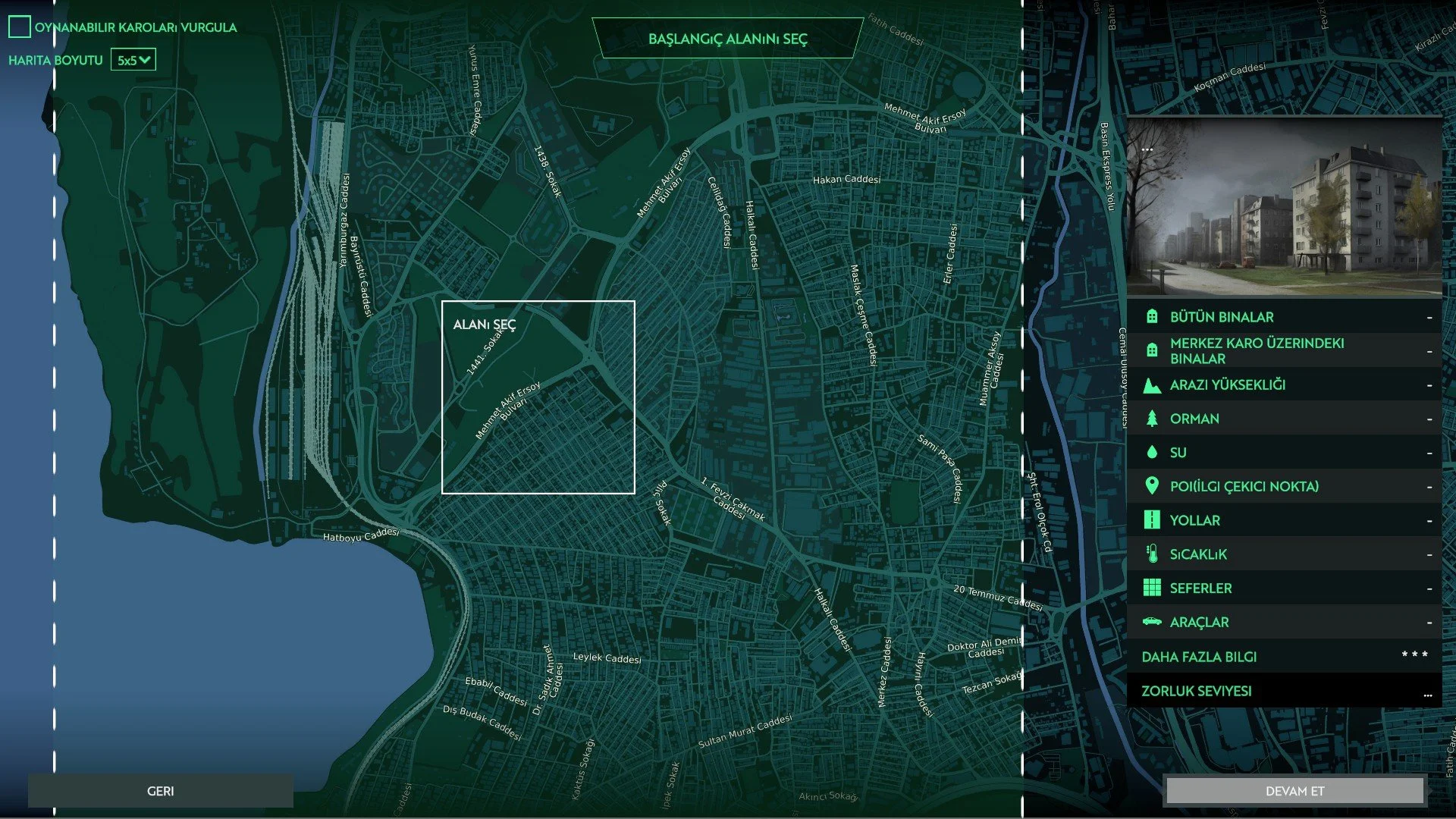Open the Harita Boyutu size dropdown
The image size is (1456, 819).
pos(134,59)
